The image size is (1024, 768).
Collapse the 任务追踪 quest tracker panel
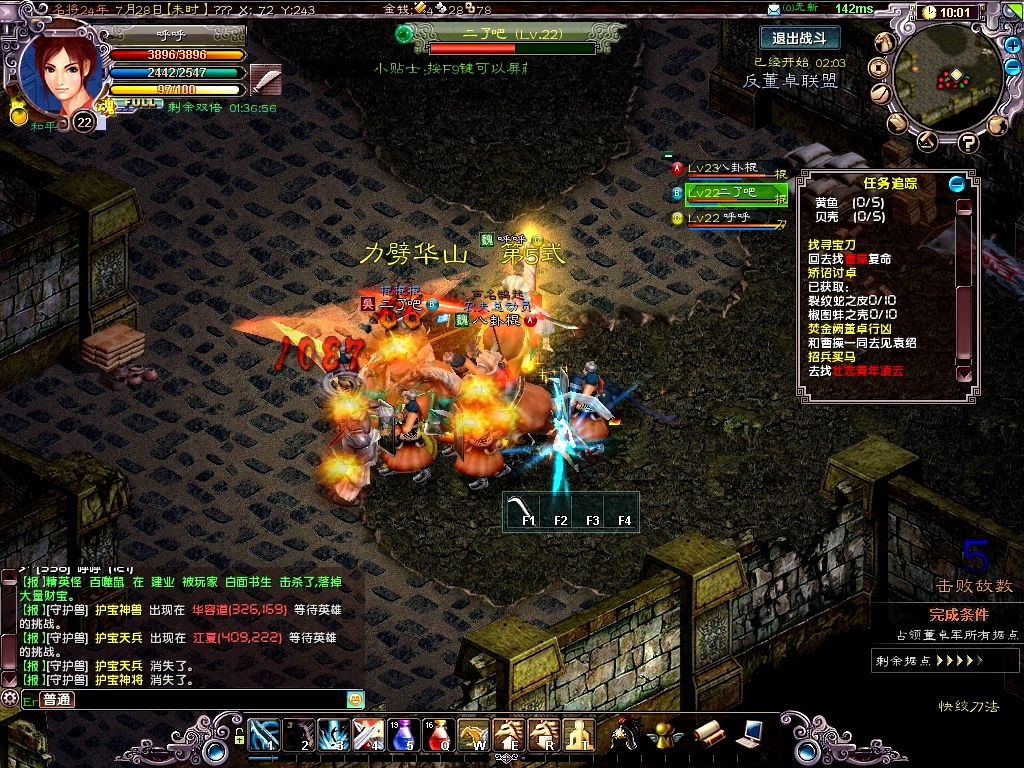click(957, 183)
